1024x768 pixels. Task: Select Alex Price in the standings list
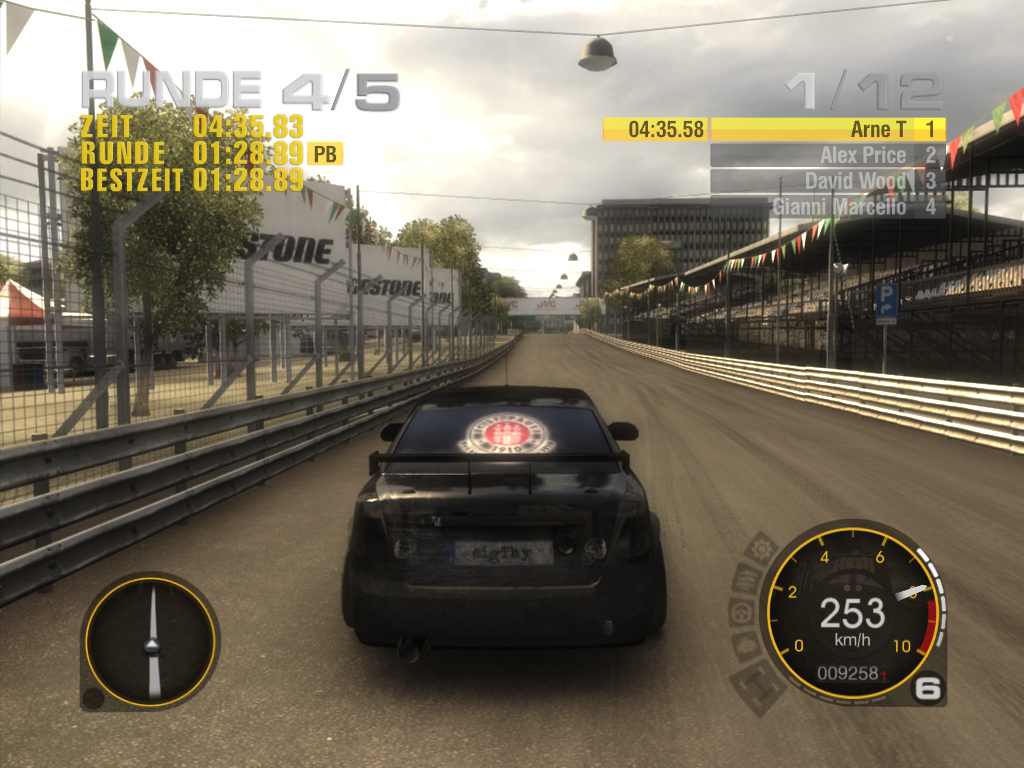pyautogui.click(x=827, y=155)
